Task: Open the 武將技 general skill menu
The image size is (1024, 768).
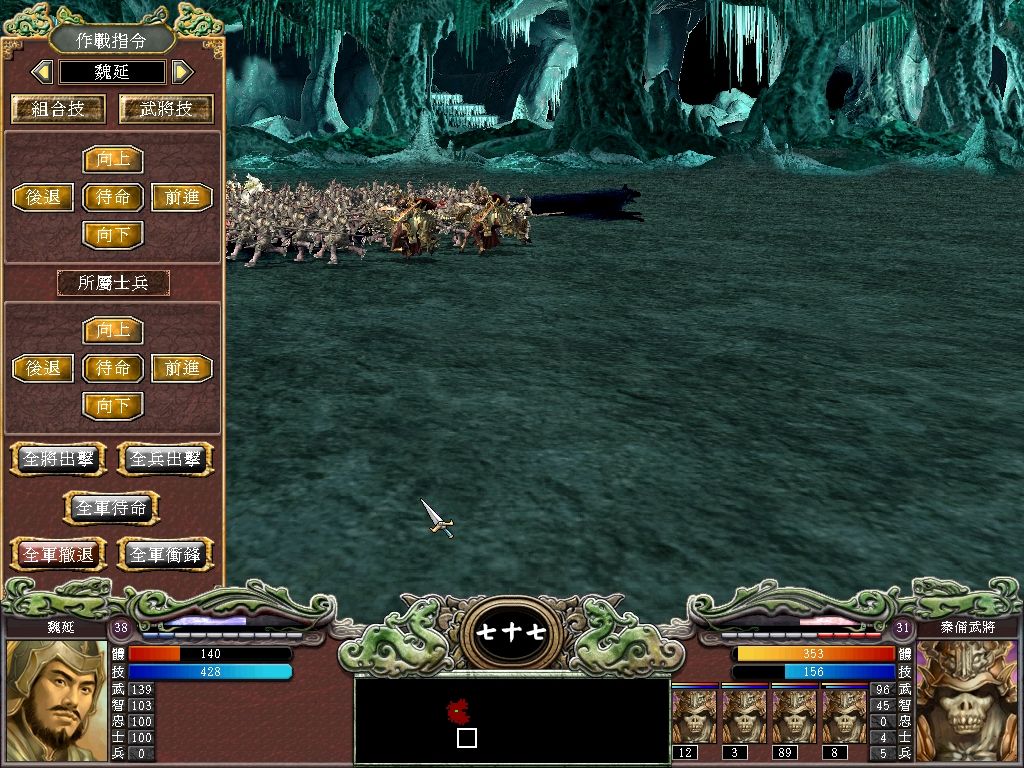Action: [x=167, y=109]
